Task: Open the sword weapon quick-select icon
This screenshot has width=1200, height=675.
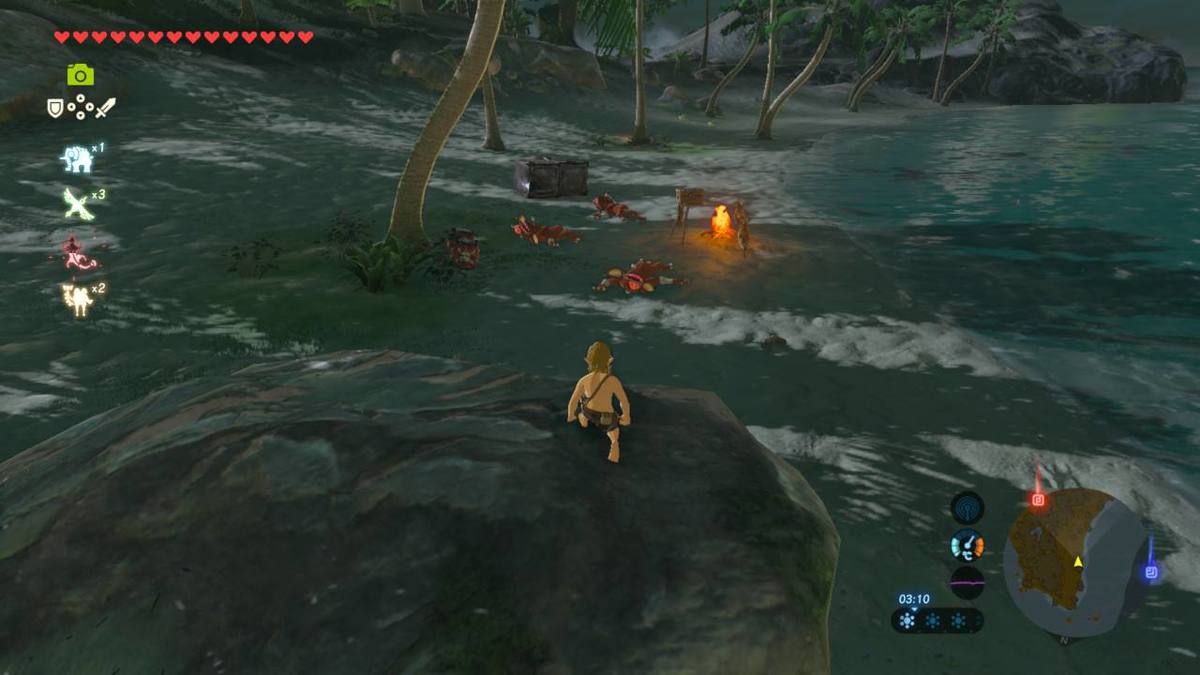Action: (x=105, y=107)
